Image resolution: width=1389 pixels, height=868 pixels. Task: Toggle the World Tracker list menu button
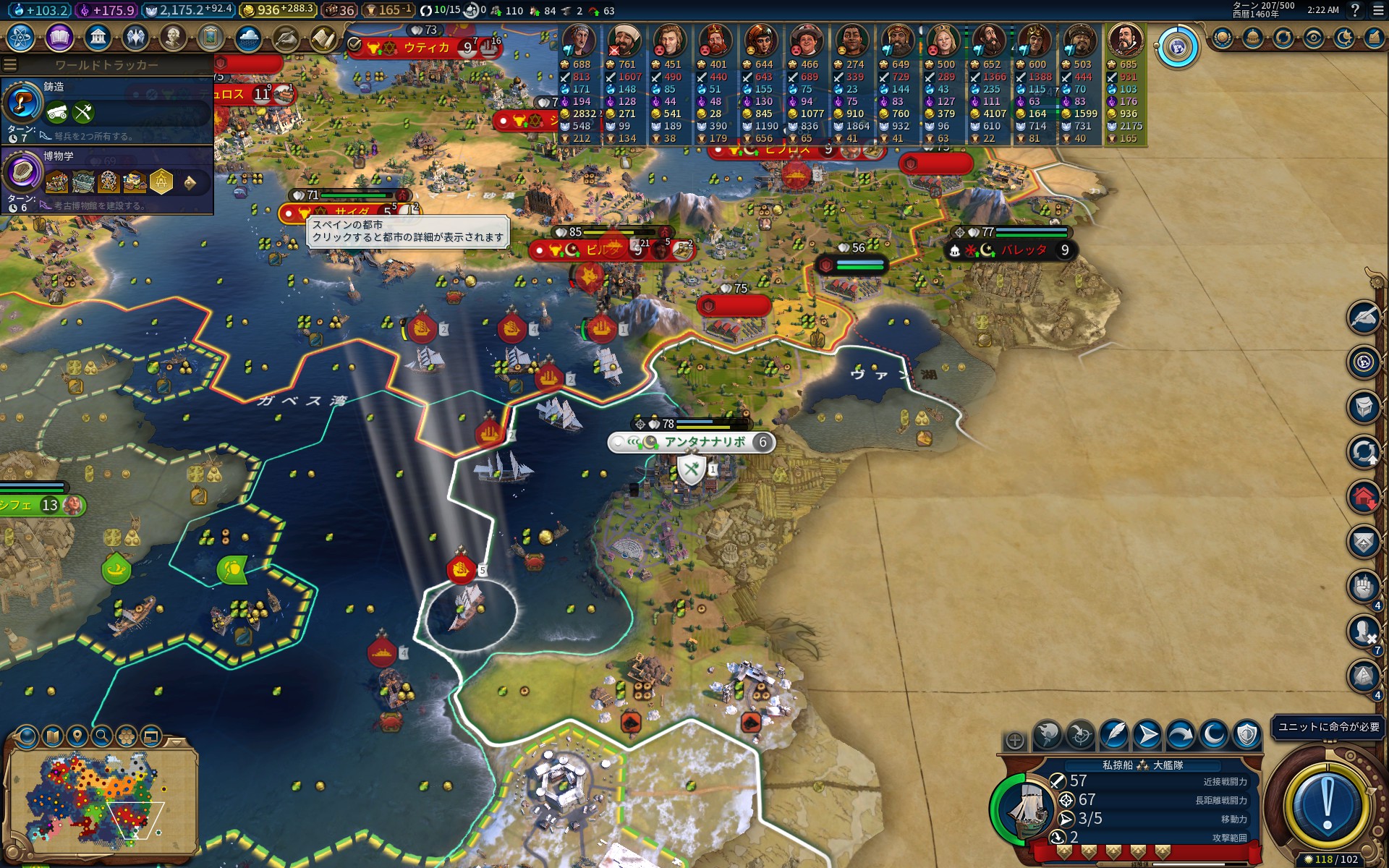point(10,65)
